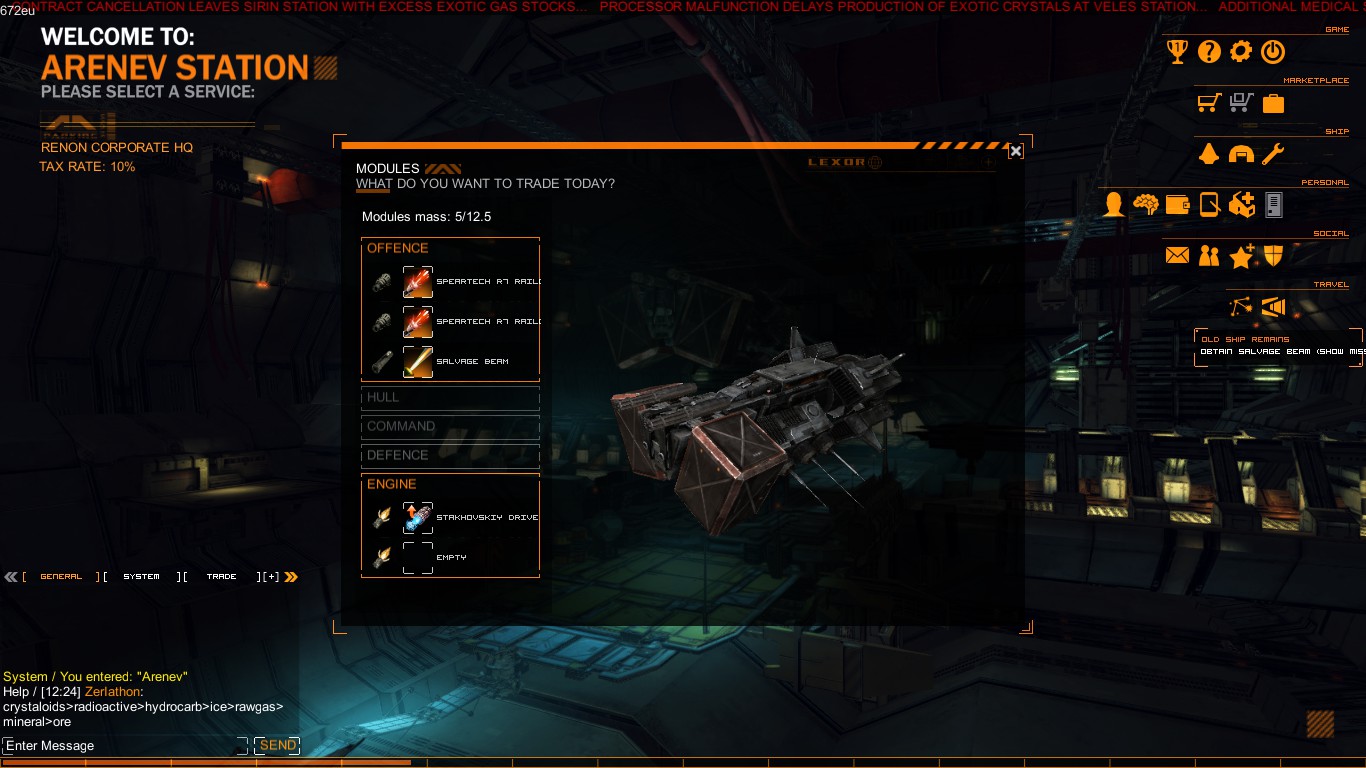Switch to the Trade chat tab
The height and width of the screenshot is (768, 1366).
tap(221, 577)
